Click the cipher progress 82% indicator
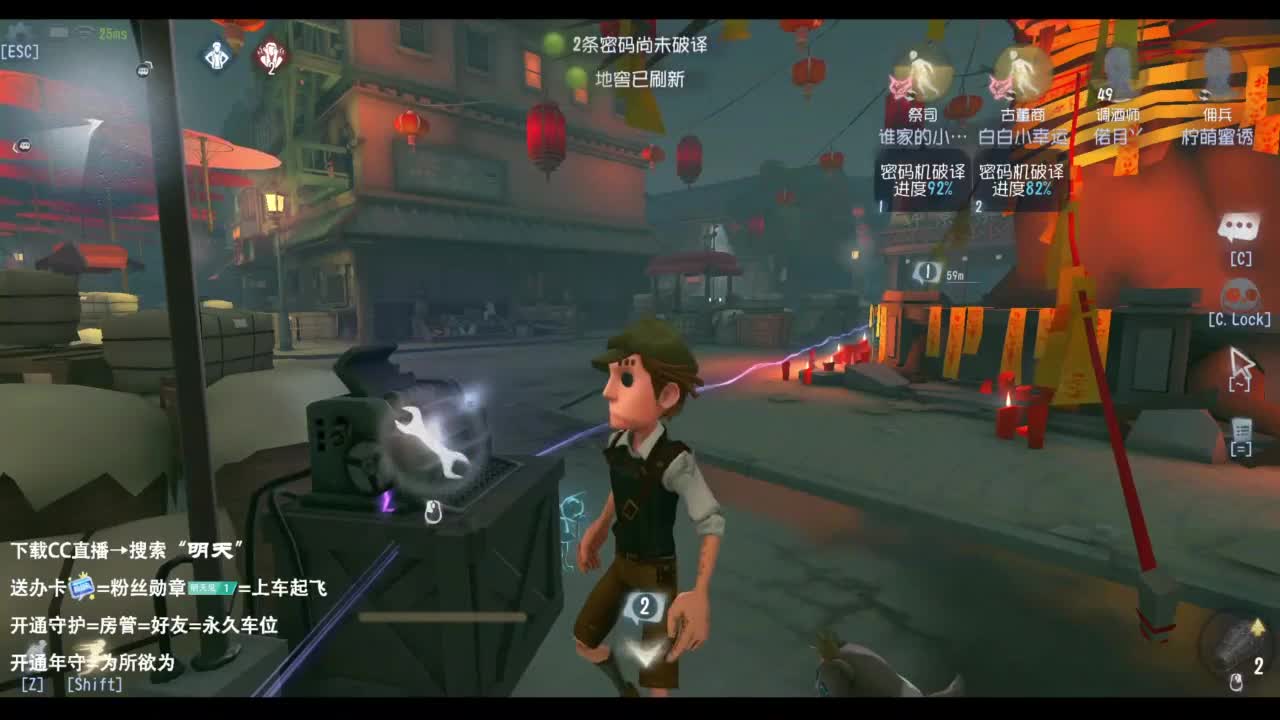Screen dimensions: 1280x720 (1018, 176)
